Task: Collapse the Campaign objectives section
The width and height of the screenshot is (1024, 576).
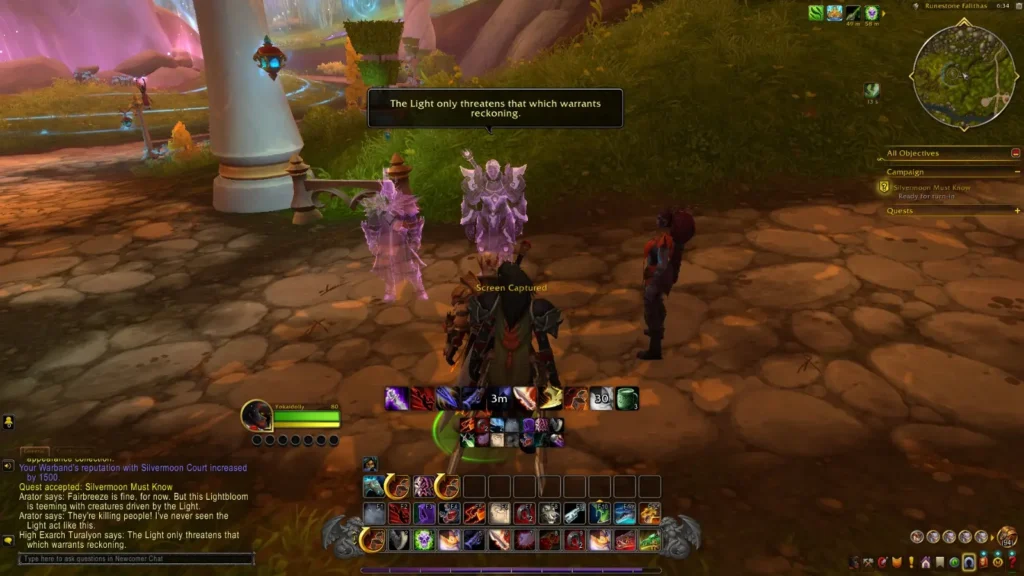Action: point(1016,172)
